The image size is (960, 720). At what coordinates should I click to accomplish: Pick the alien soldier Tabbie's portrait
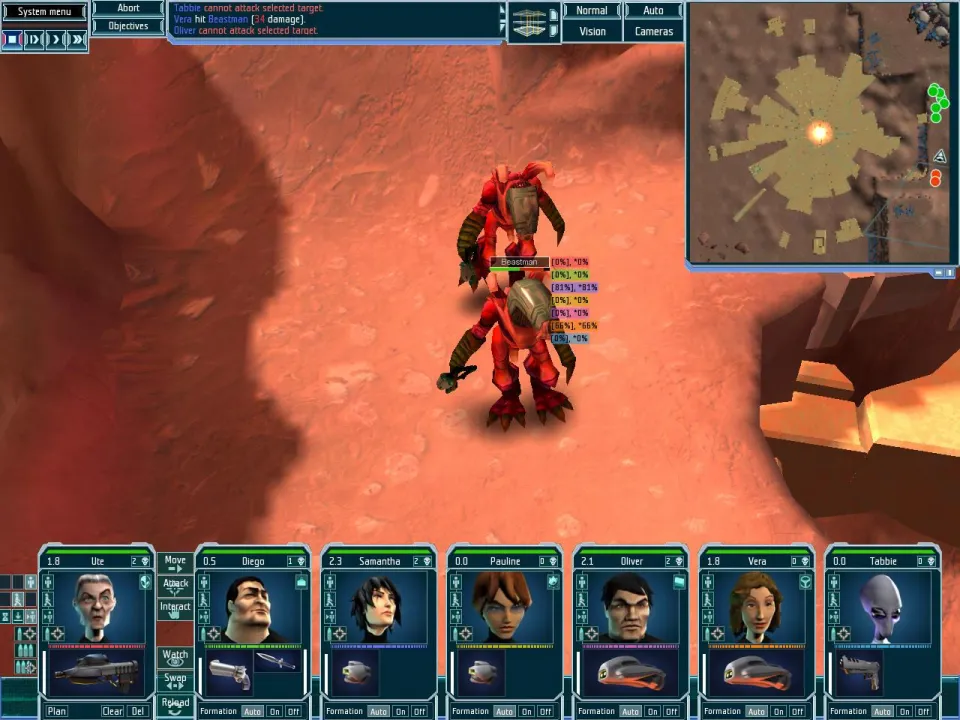[882, 607]
